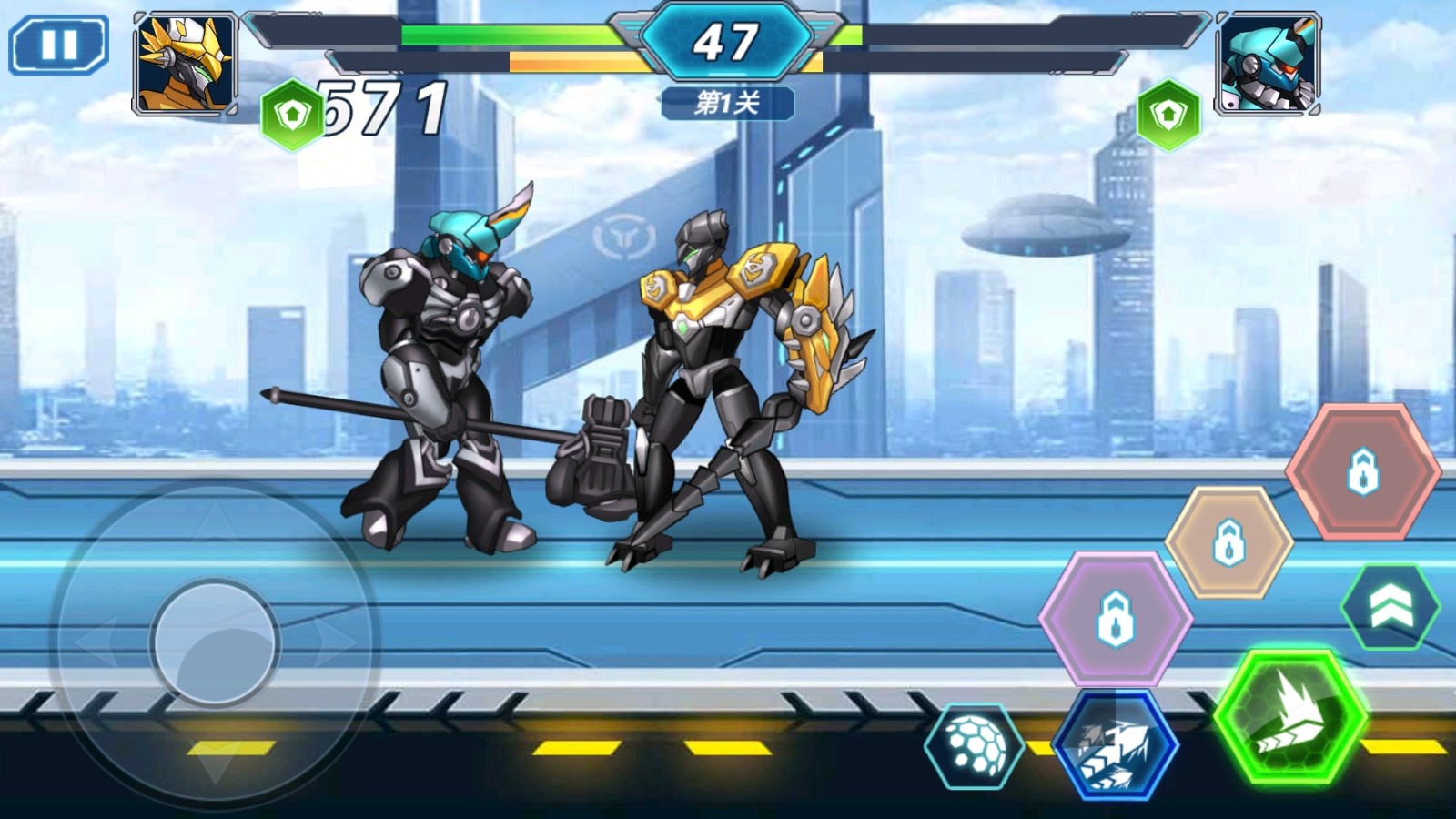Tap the teal enemy mech portrait
Image resolution: width=1456 pixels, height=819 pixels.
[1268, 64]
